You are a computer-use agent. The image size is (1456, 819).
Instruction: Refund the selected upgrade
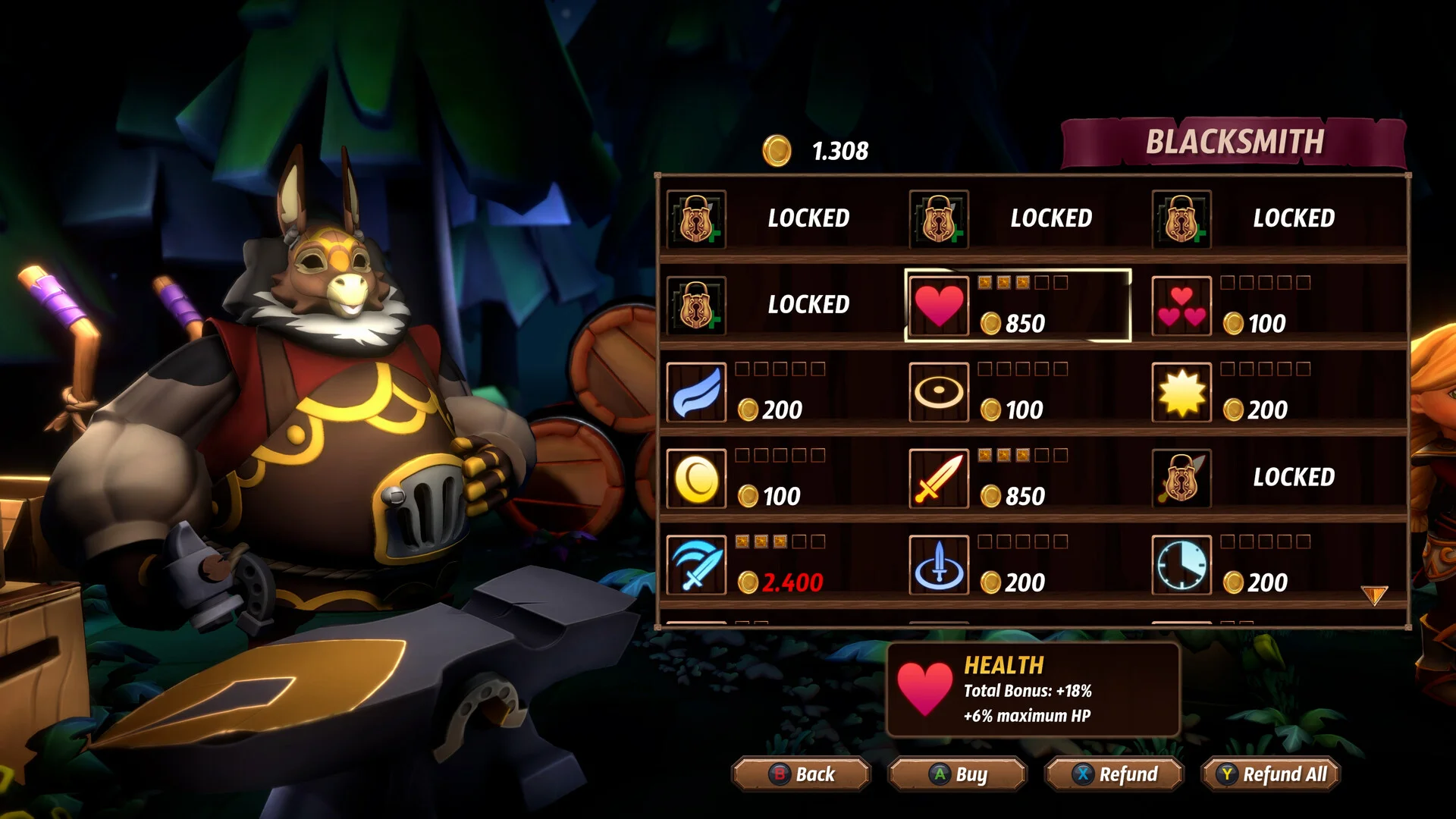[1113, 774]
